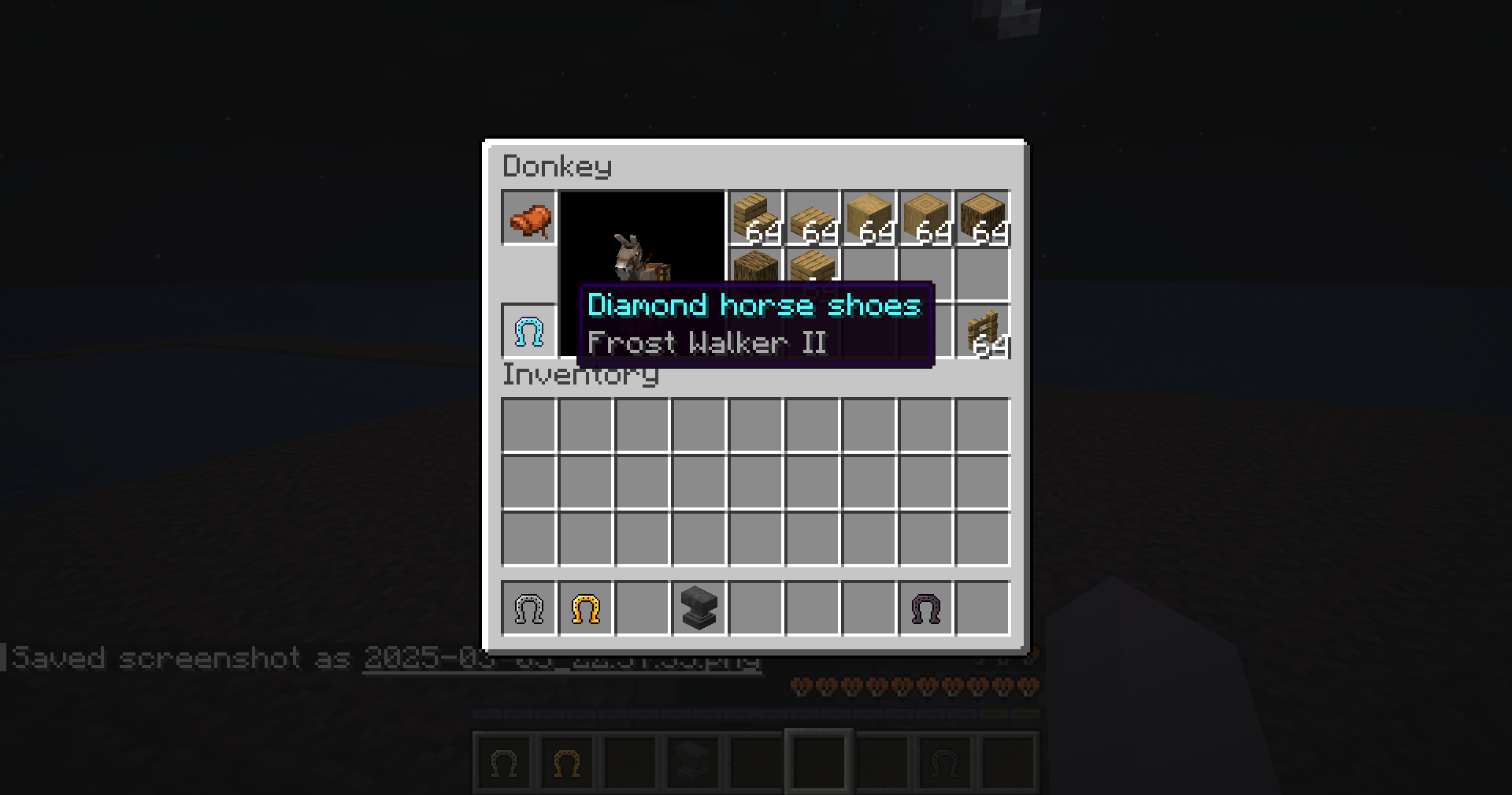Click the Donkey title label
Screen dimensions: 1512x795
(556, 166)
